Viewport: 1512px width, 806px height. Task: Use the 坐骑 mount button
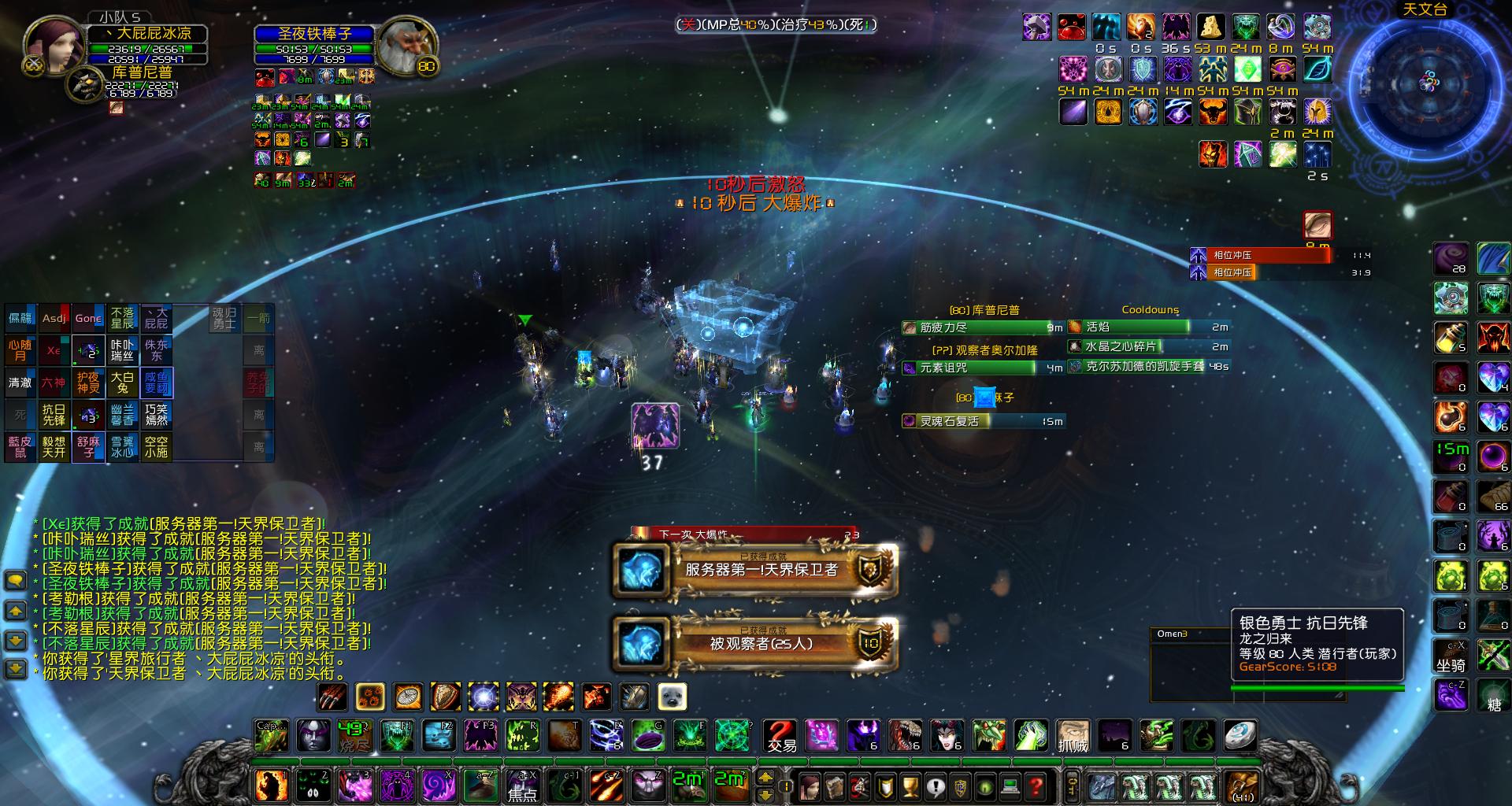(1451, 657)
